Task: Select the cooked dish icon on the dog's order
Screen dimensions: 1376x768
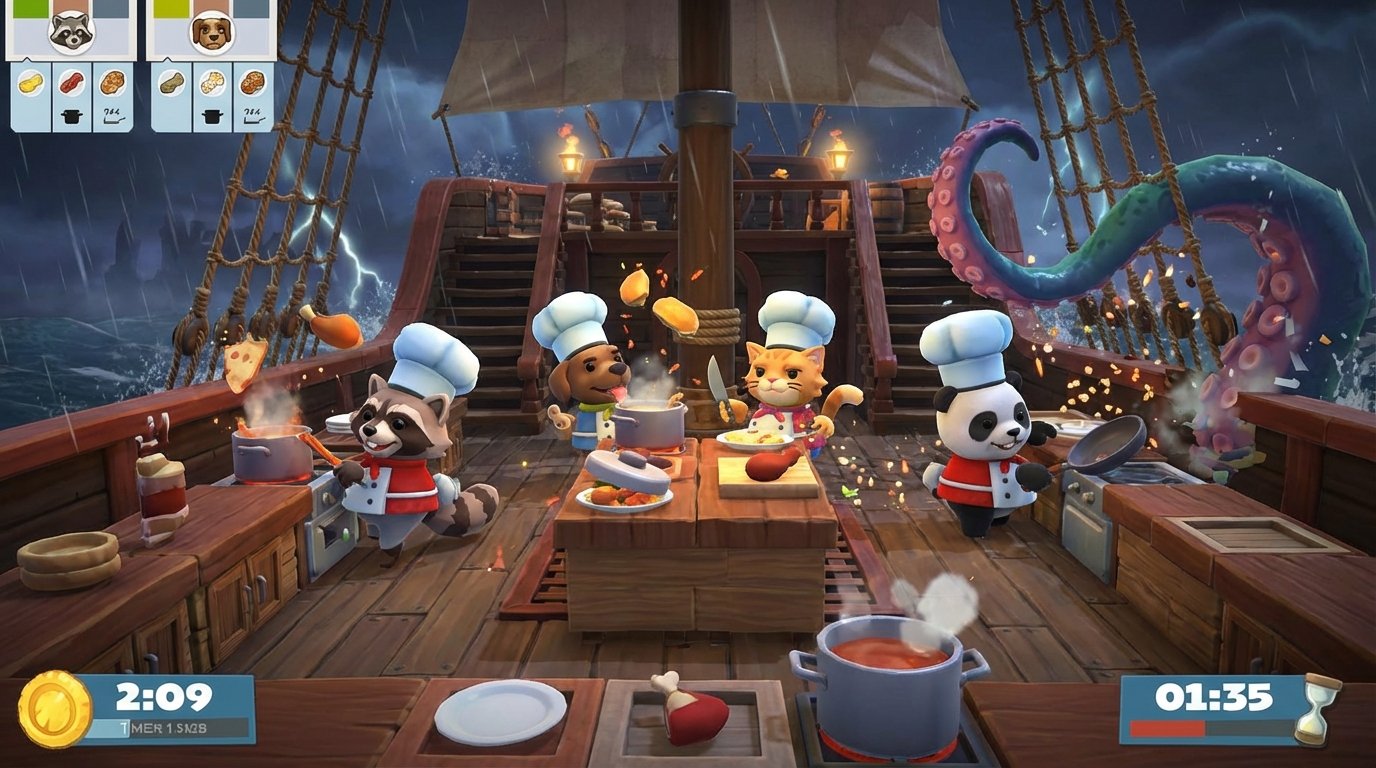Action: (253, 82)
